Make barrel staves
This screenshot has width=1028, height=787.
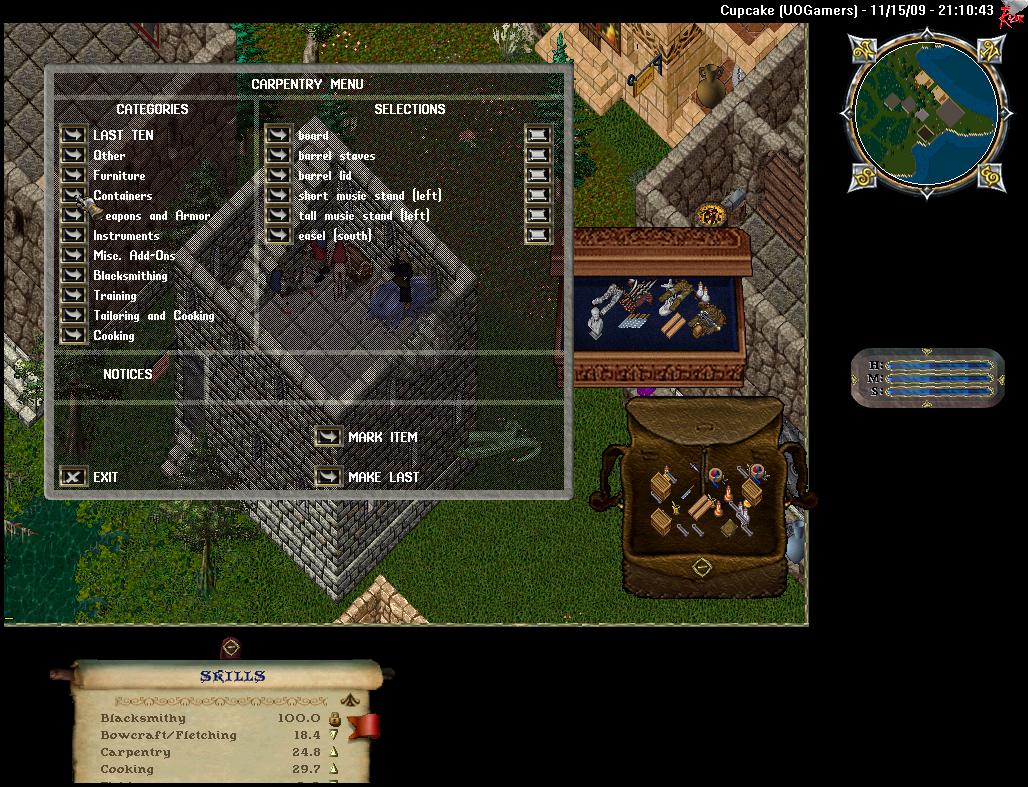tap(278, 155)
